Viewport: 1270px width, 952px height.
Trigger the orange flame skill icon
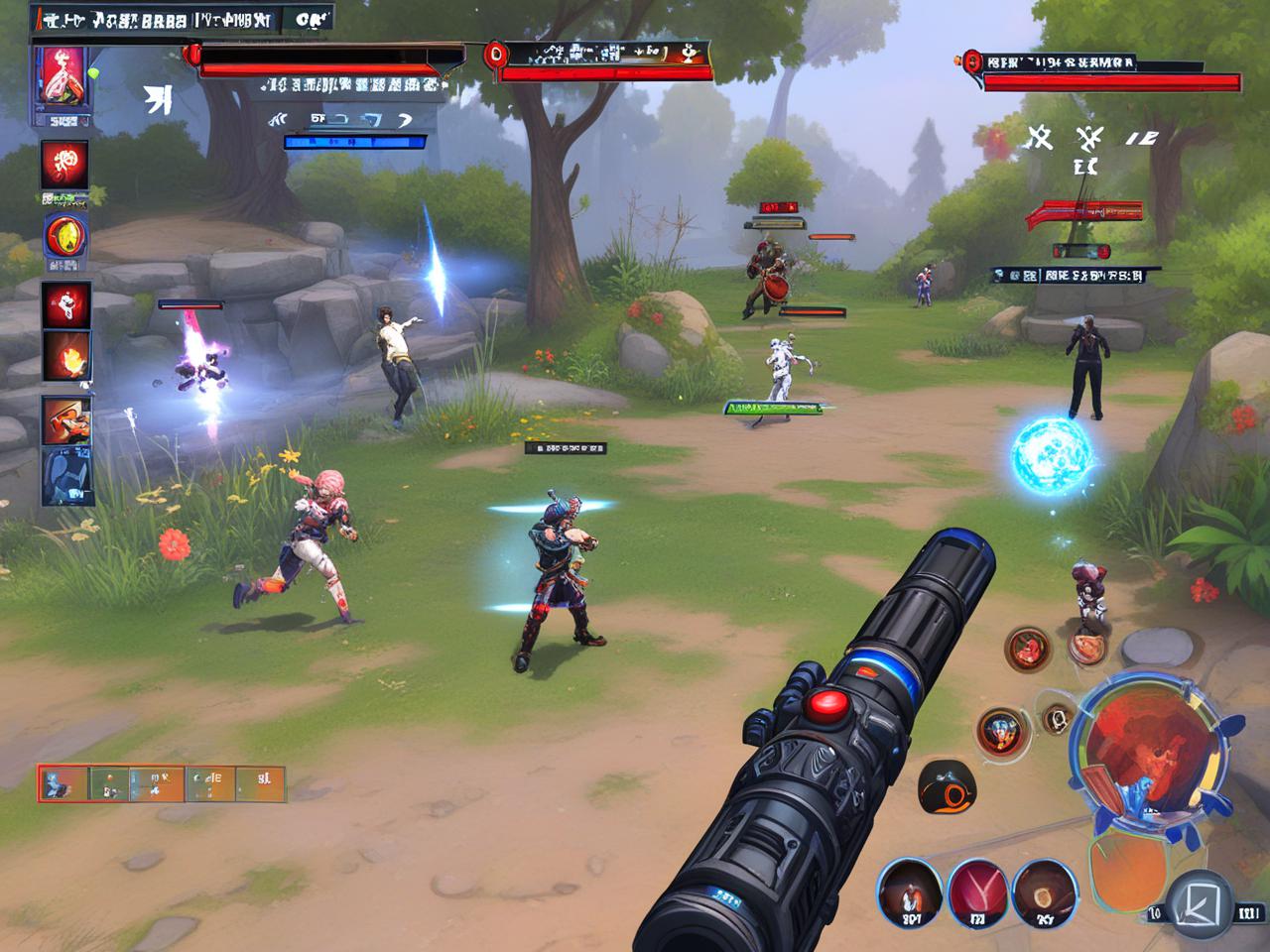[66, 357]
